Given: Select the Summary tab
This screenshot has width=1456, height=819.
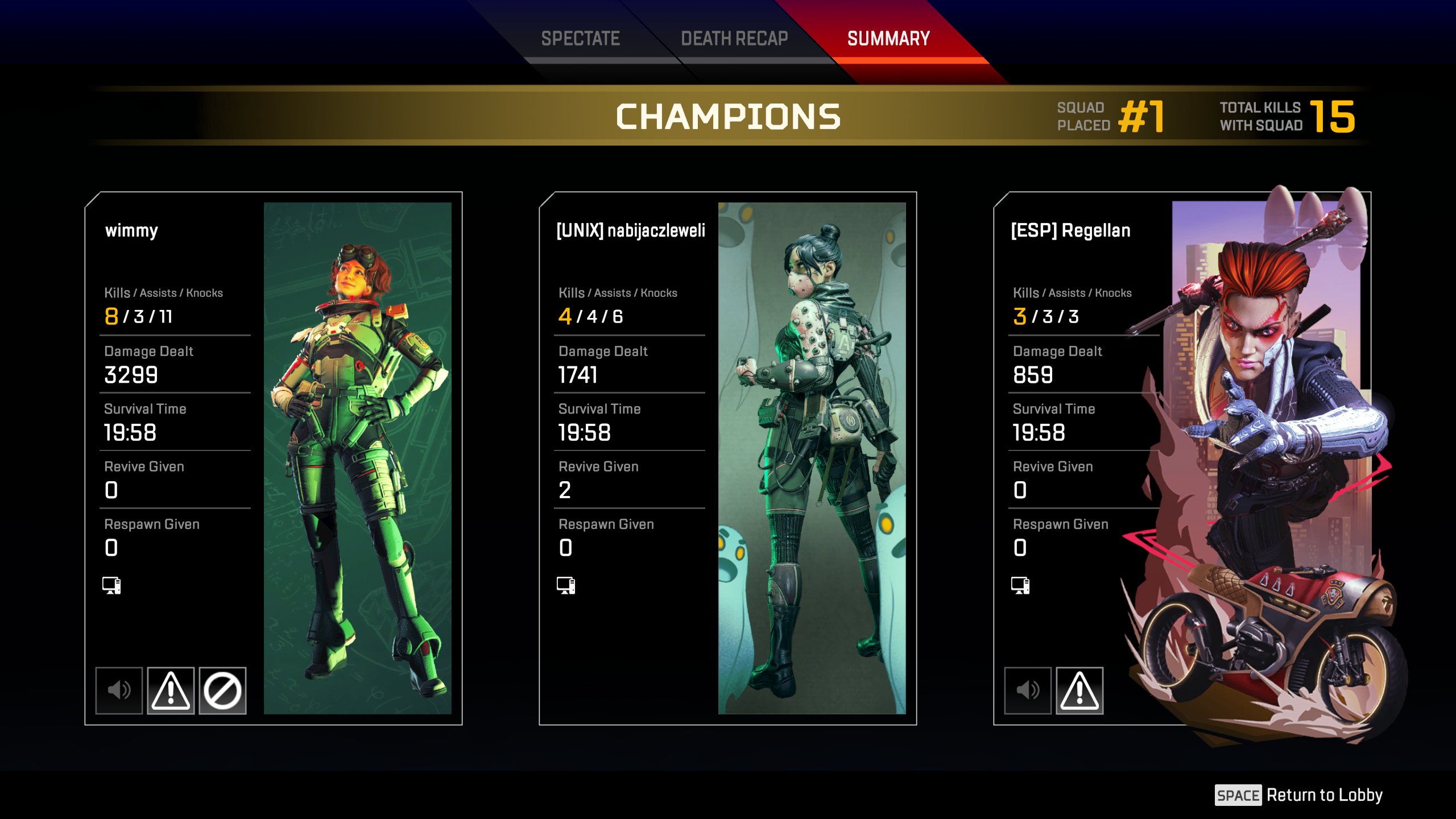Looking at the screenshot, I should point(888,39).
